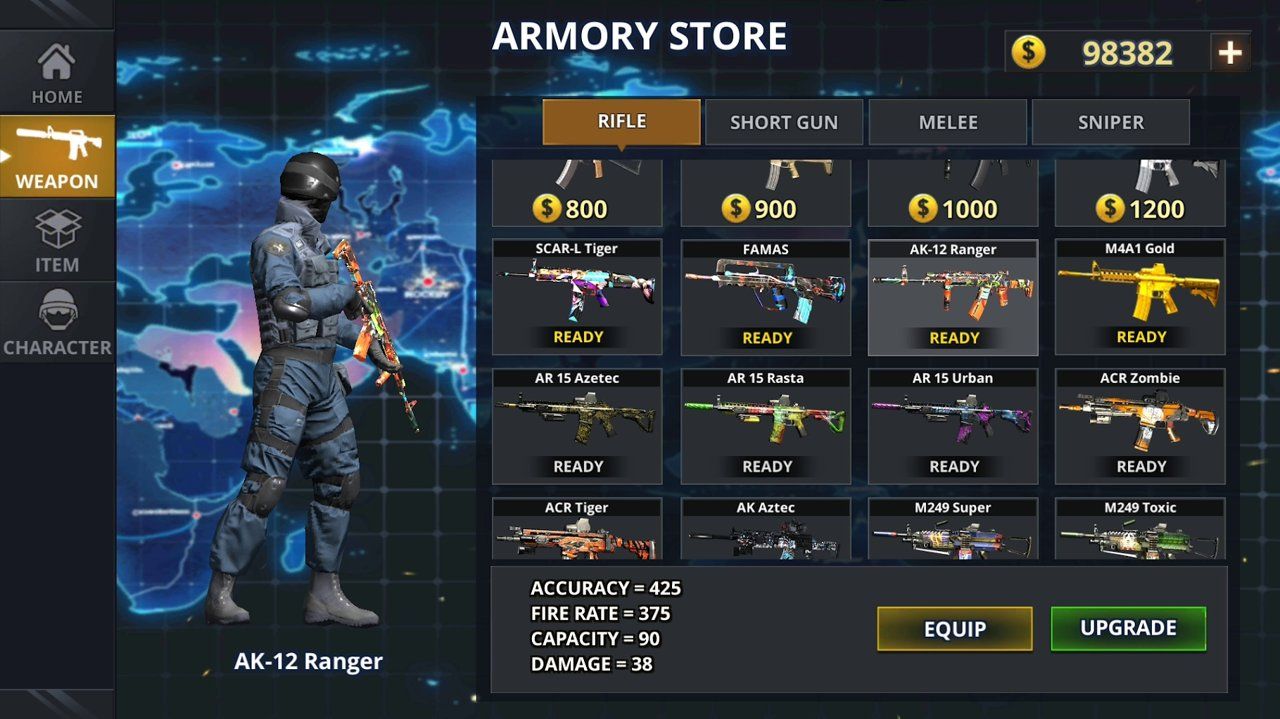The height and width of the screenshot is (719, 1280).
Task: Choose the SCAR-L Tiger rifle
Action: pyautogui.click(x=577, y=297)
